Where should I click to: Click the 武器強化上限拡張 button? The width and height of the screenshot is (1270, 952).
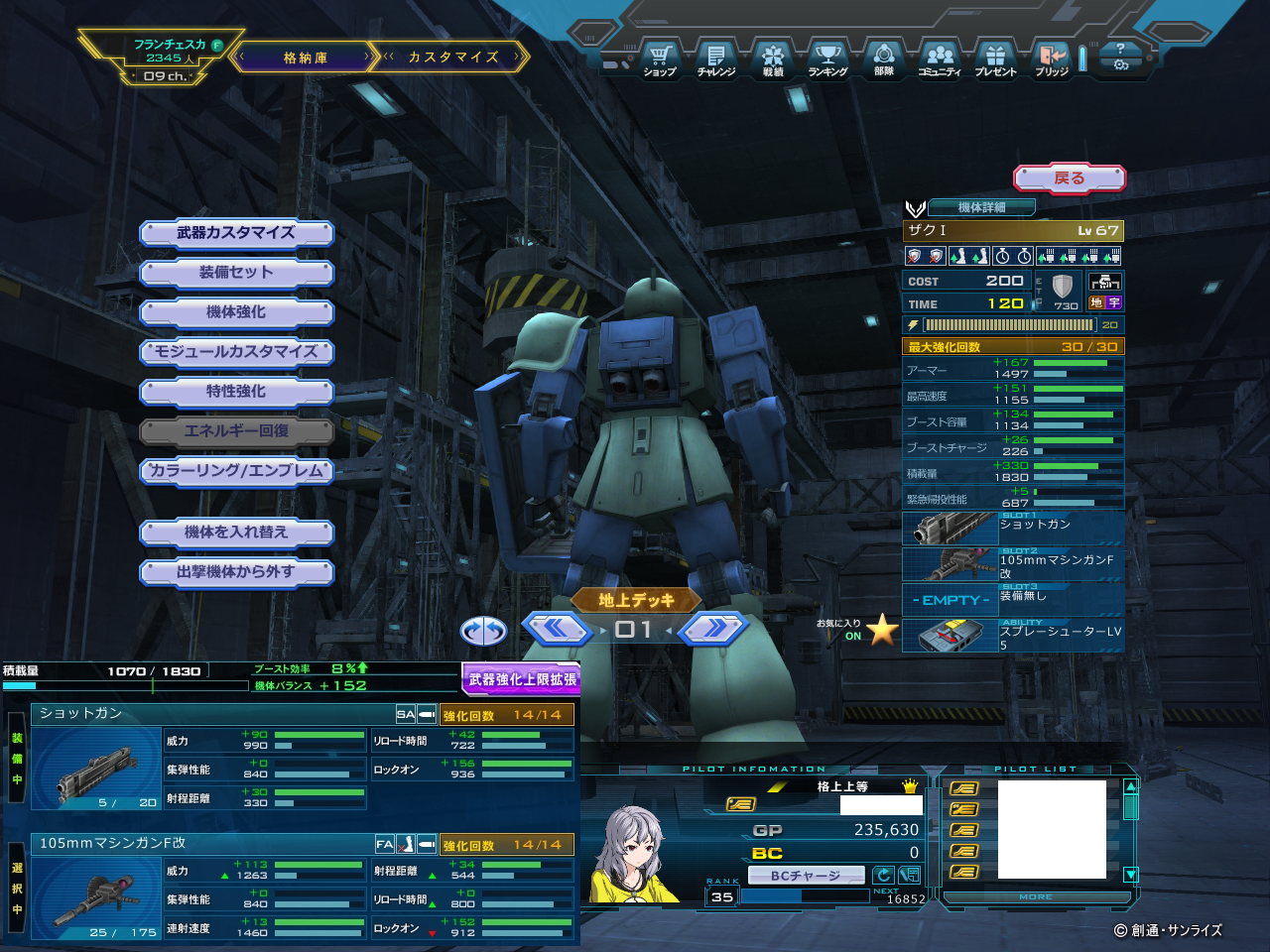pos(522,679)
